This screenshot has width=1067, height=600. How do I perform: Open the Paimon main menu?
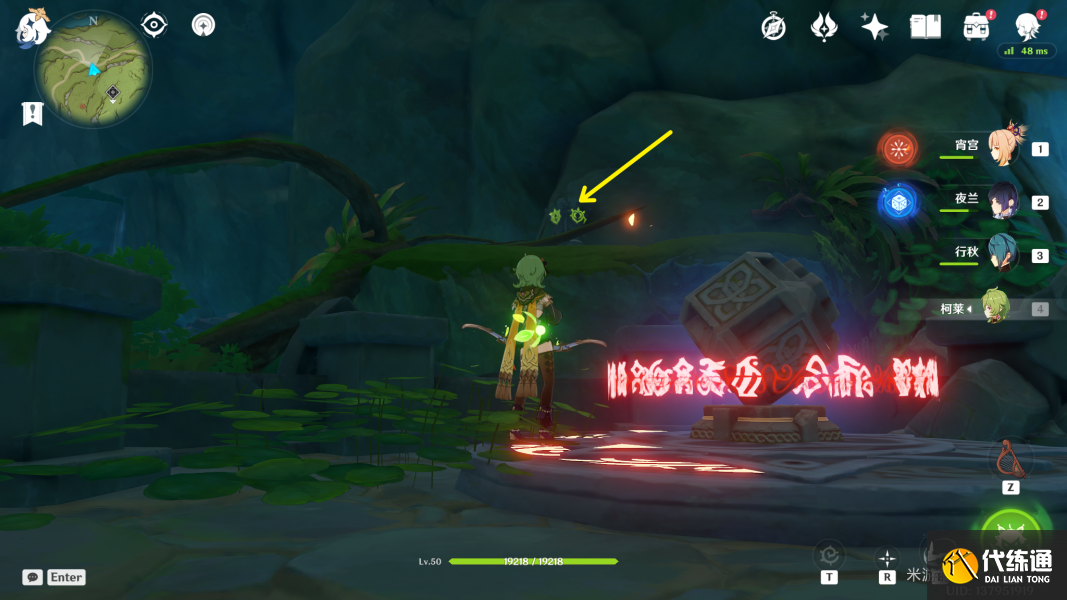coord(33,27)
